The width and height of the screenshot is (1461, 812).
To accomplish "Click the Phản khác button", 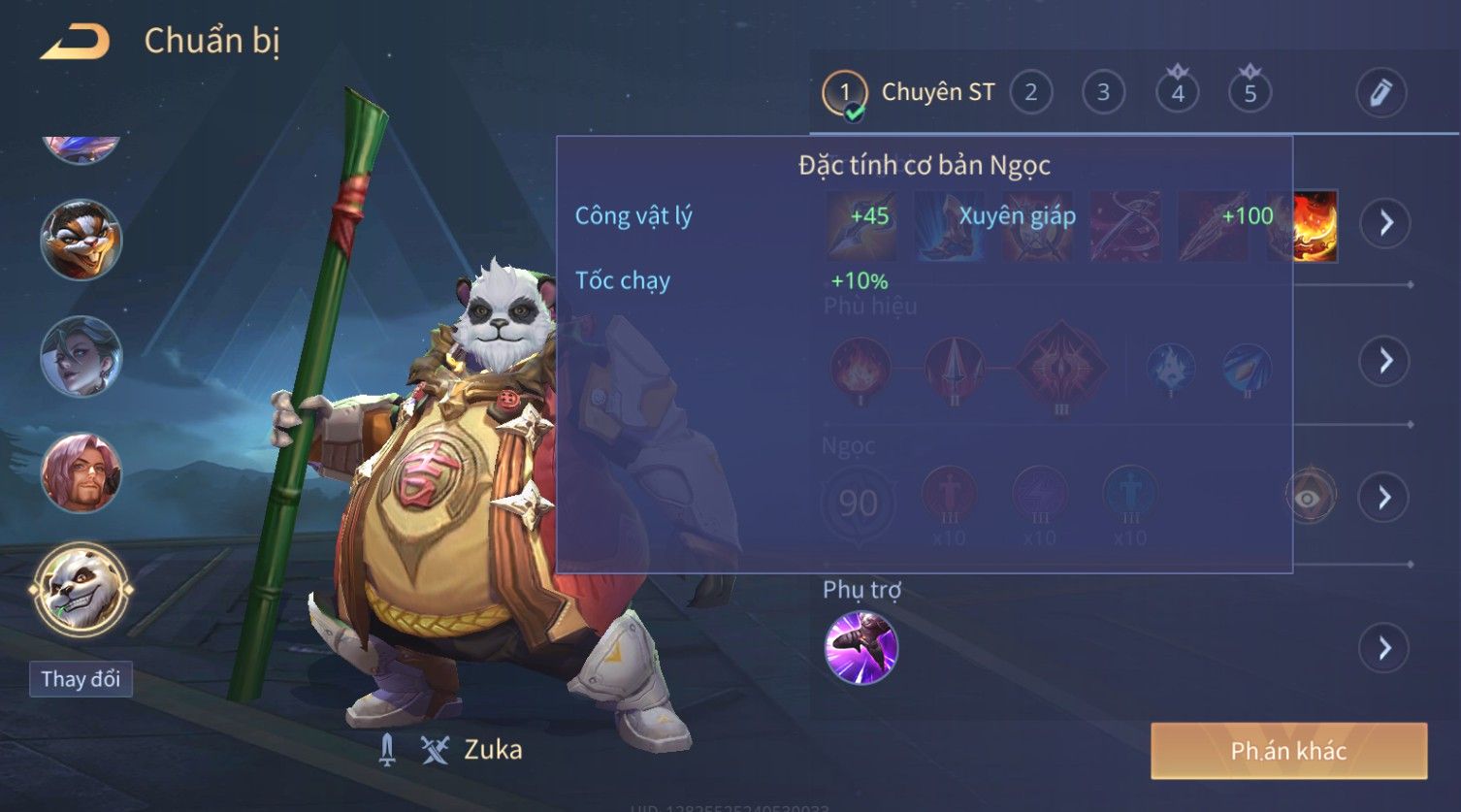I will pyautogui.click(x=1288, y=751).
